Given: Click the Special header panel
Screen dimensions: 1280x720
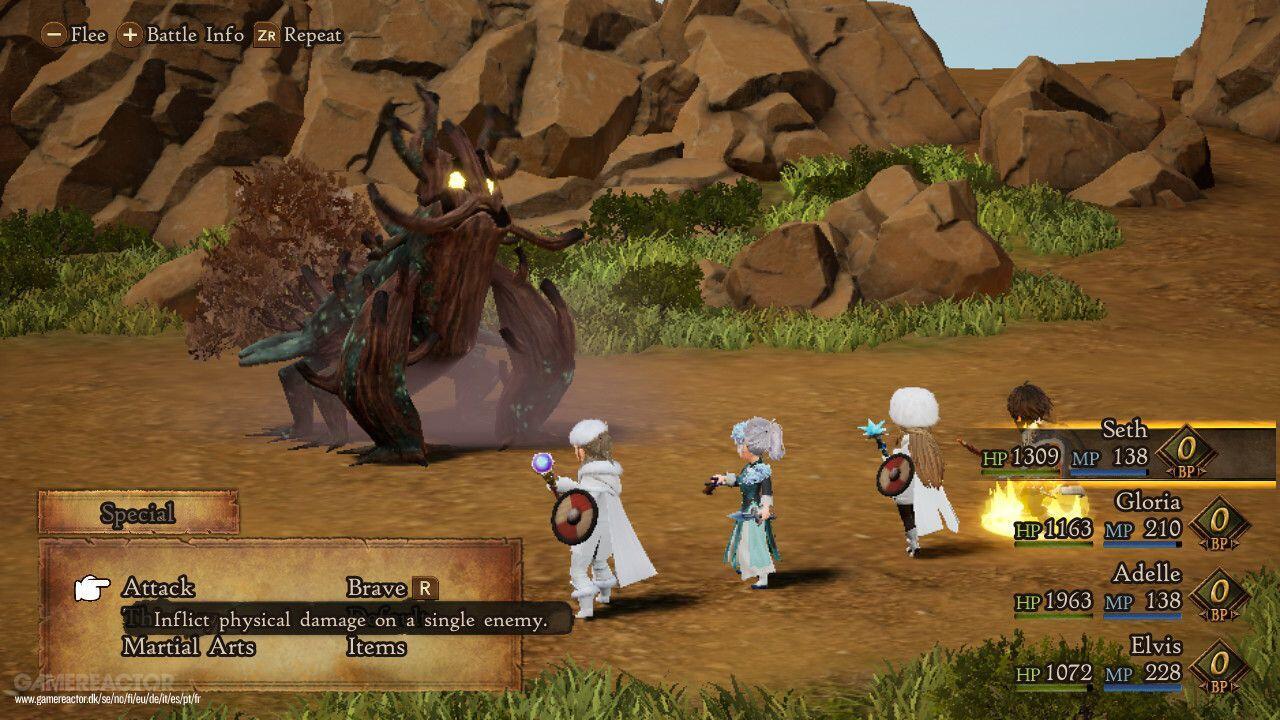Looking at the screenshot, I should click(138, 514).
